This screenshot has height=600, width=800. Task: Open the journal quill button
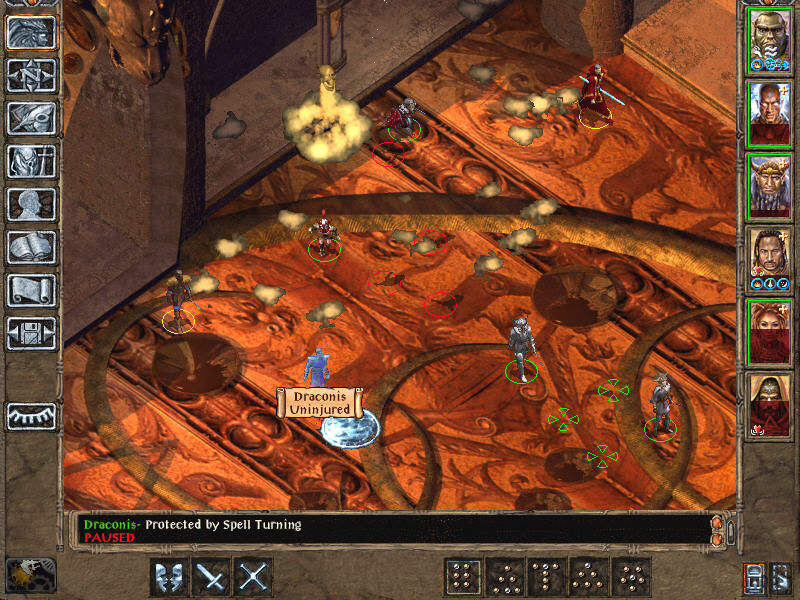pos(31,118)
